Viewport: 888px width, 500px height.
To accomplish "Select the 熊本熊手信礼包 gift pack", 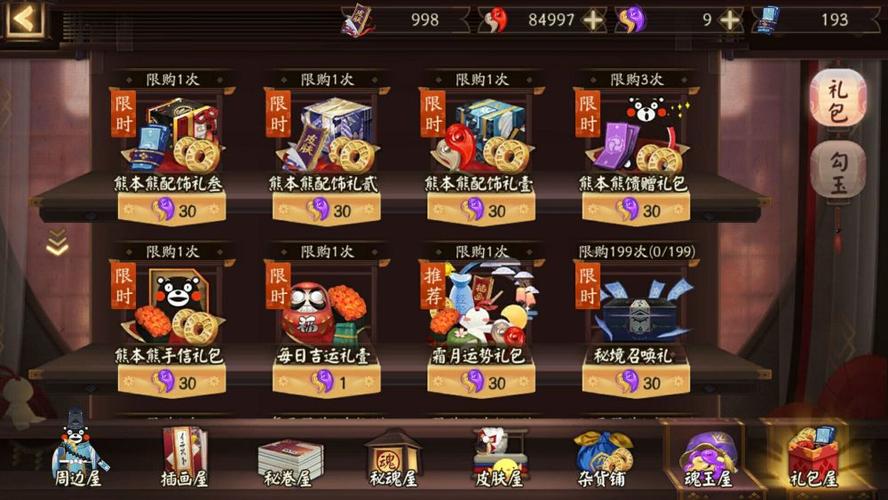I will (x=171, y=315).
